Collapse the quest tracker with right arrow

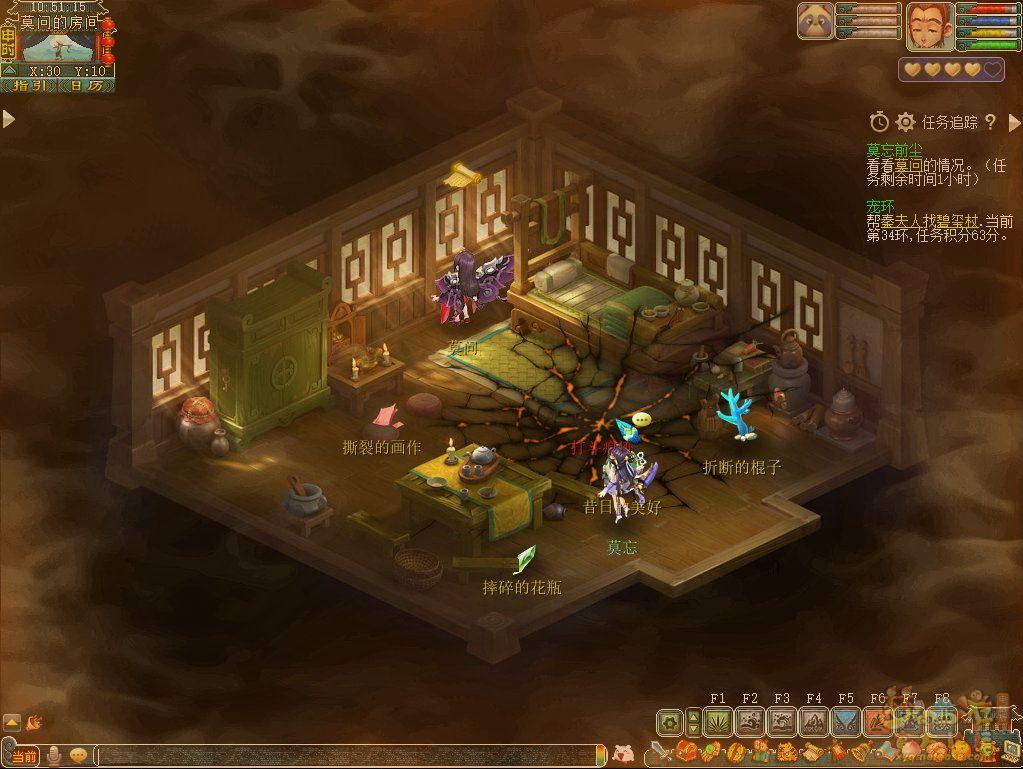[x=1014, y=122]
